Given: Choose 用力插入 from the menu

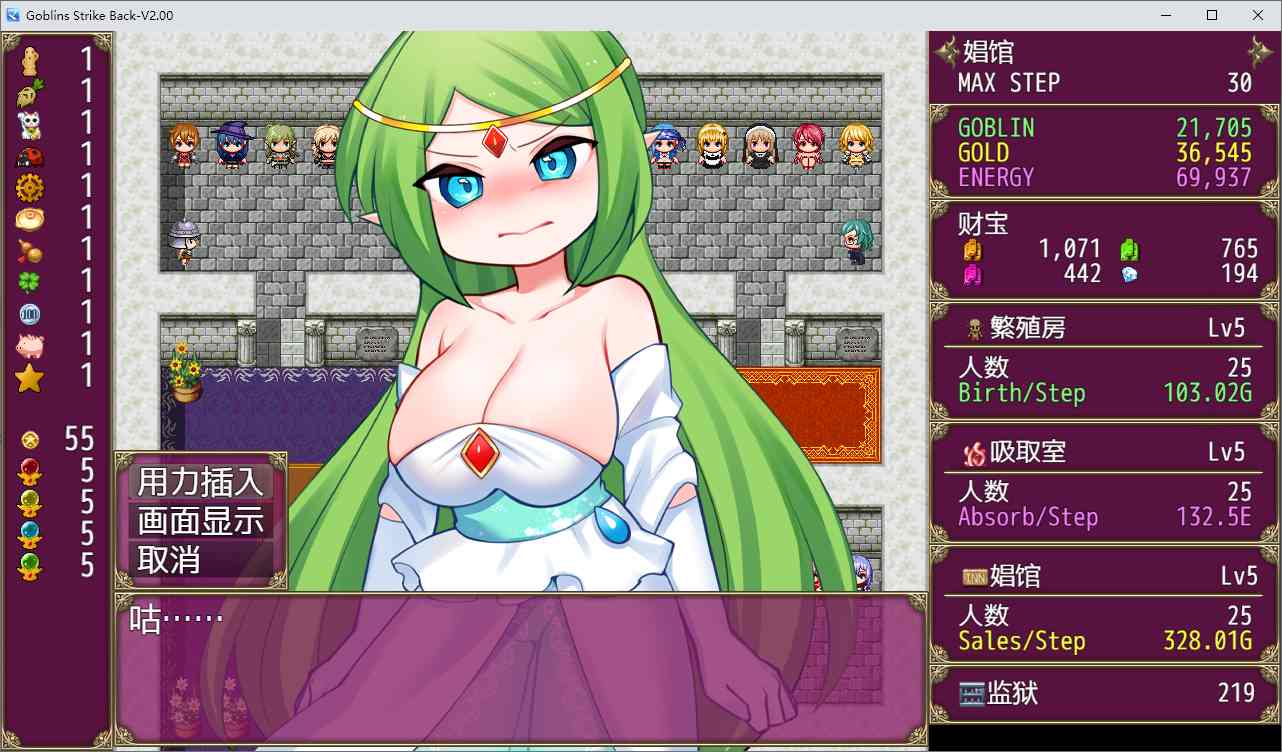Looking at the screenshot, I should 196,483.
